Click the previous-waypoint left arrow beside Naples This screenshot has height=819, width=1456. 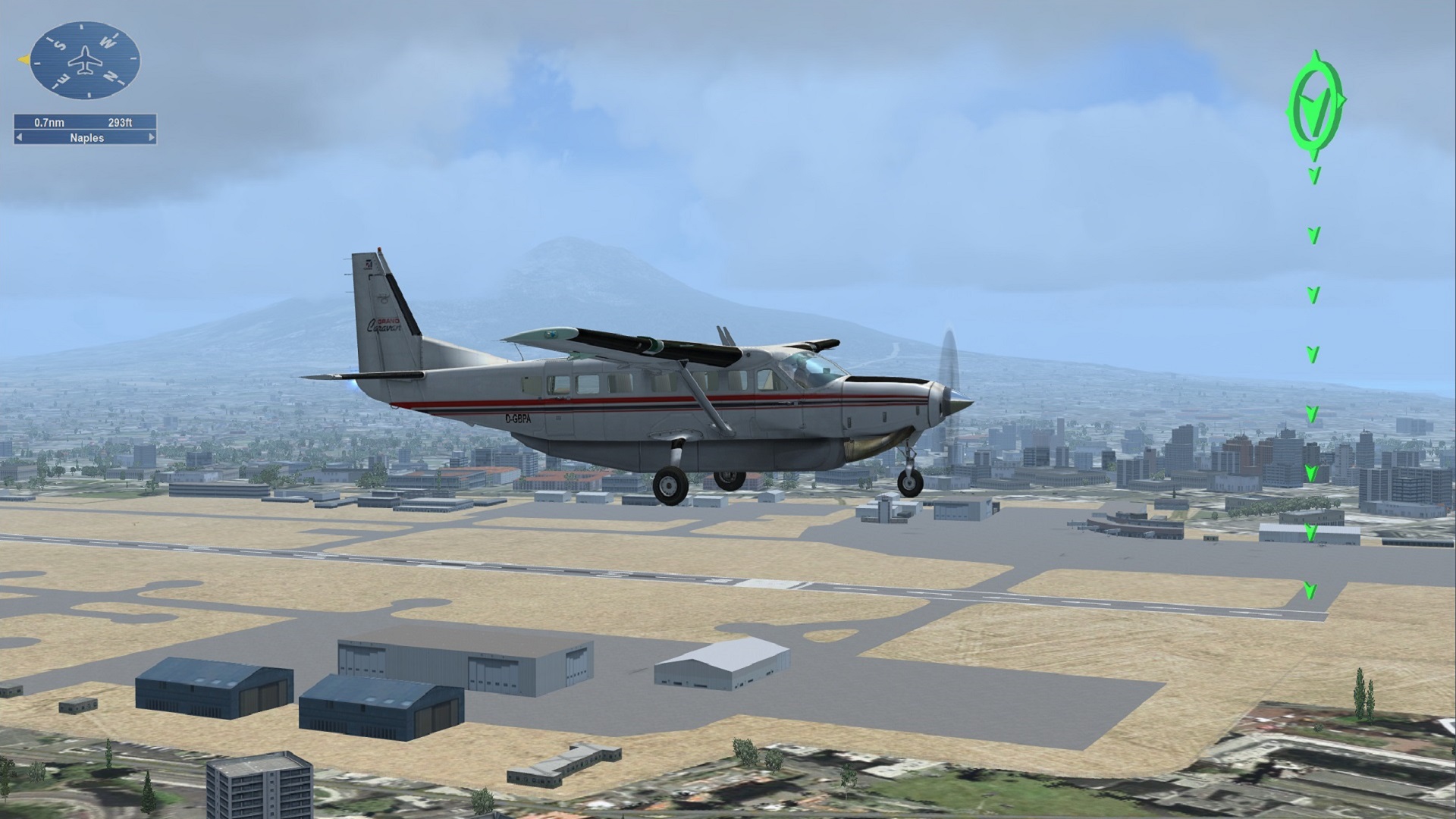click(19, 137)
